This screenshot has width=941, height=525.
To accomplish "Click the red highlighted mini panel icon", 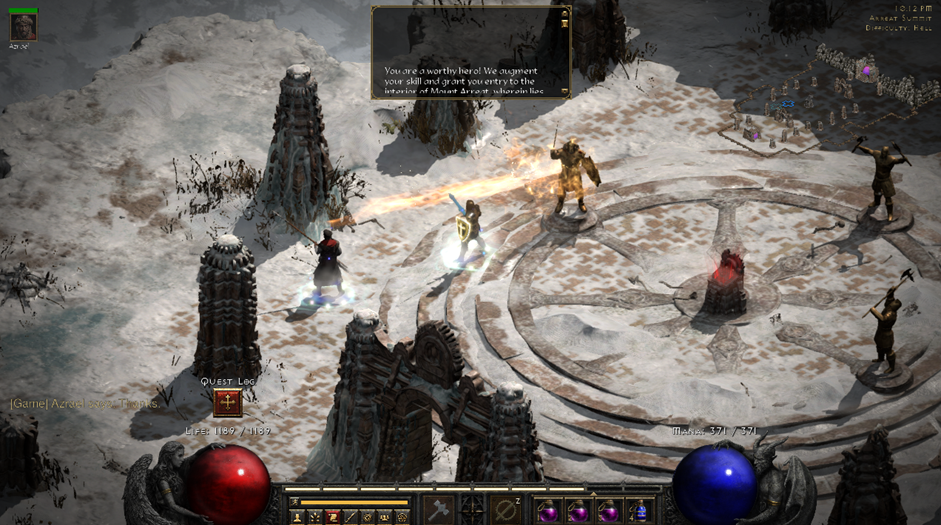I will (333, 517).
